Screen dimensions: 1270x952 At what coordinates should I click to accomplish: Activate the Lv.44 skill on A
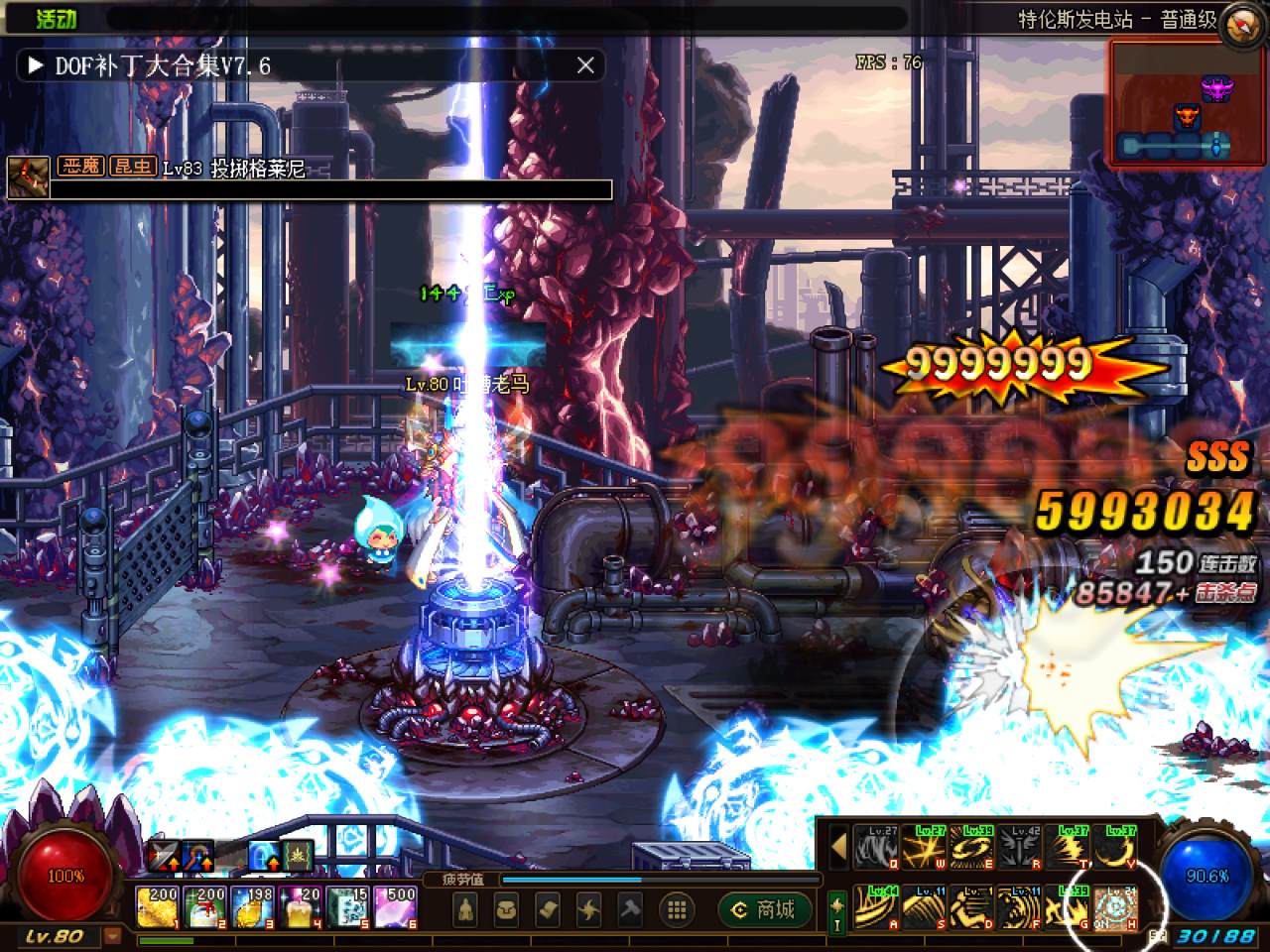click(x=876, y=906)
